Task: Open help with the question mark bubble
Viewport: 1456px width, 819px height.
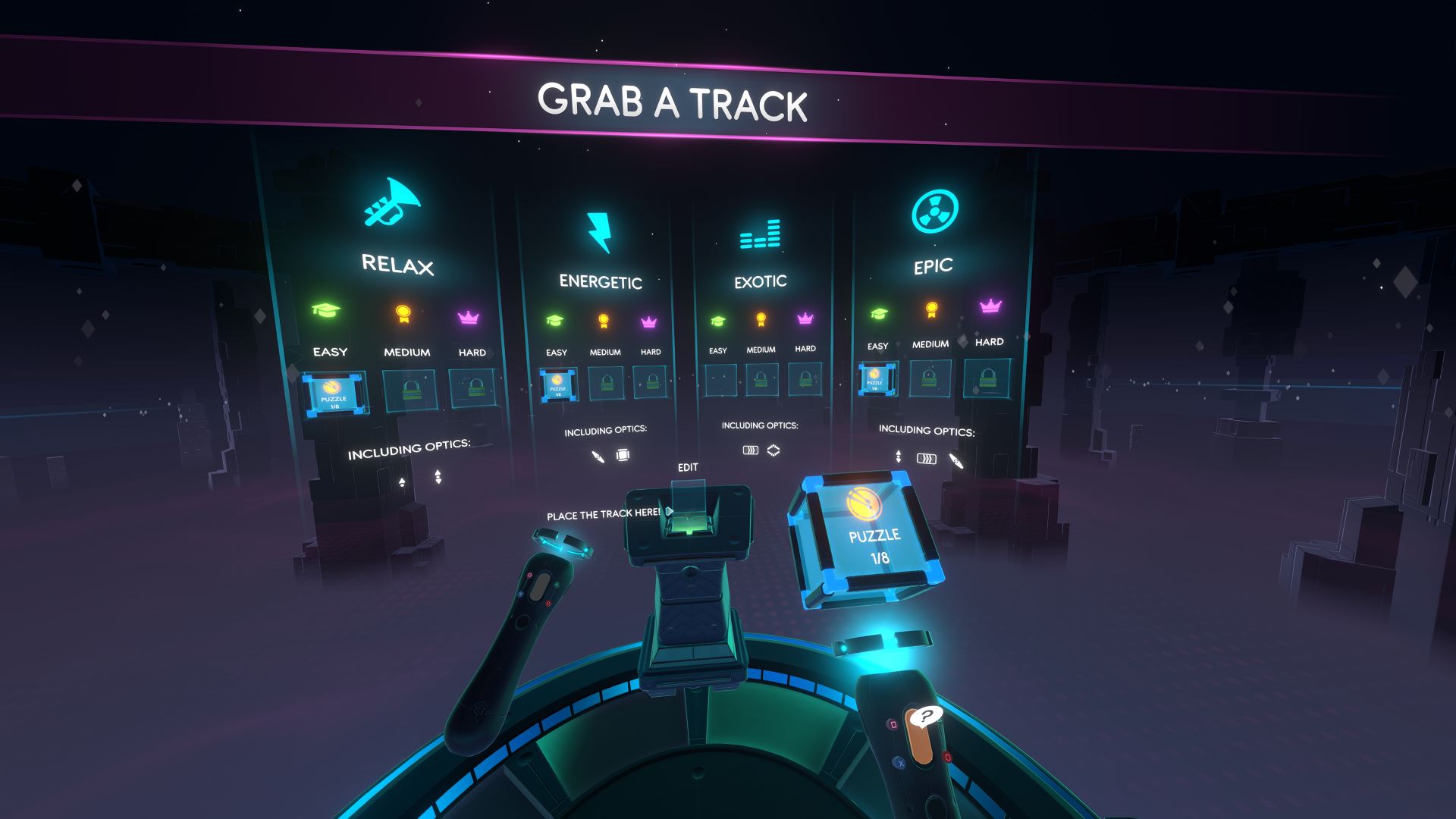Action: click(x=926, y=715)
